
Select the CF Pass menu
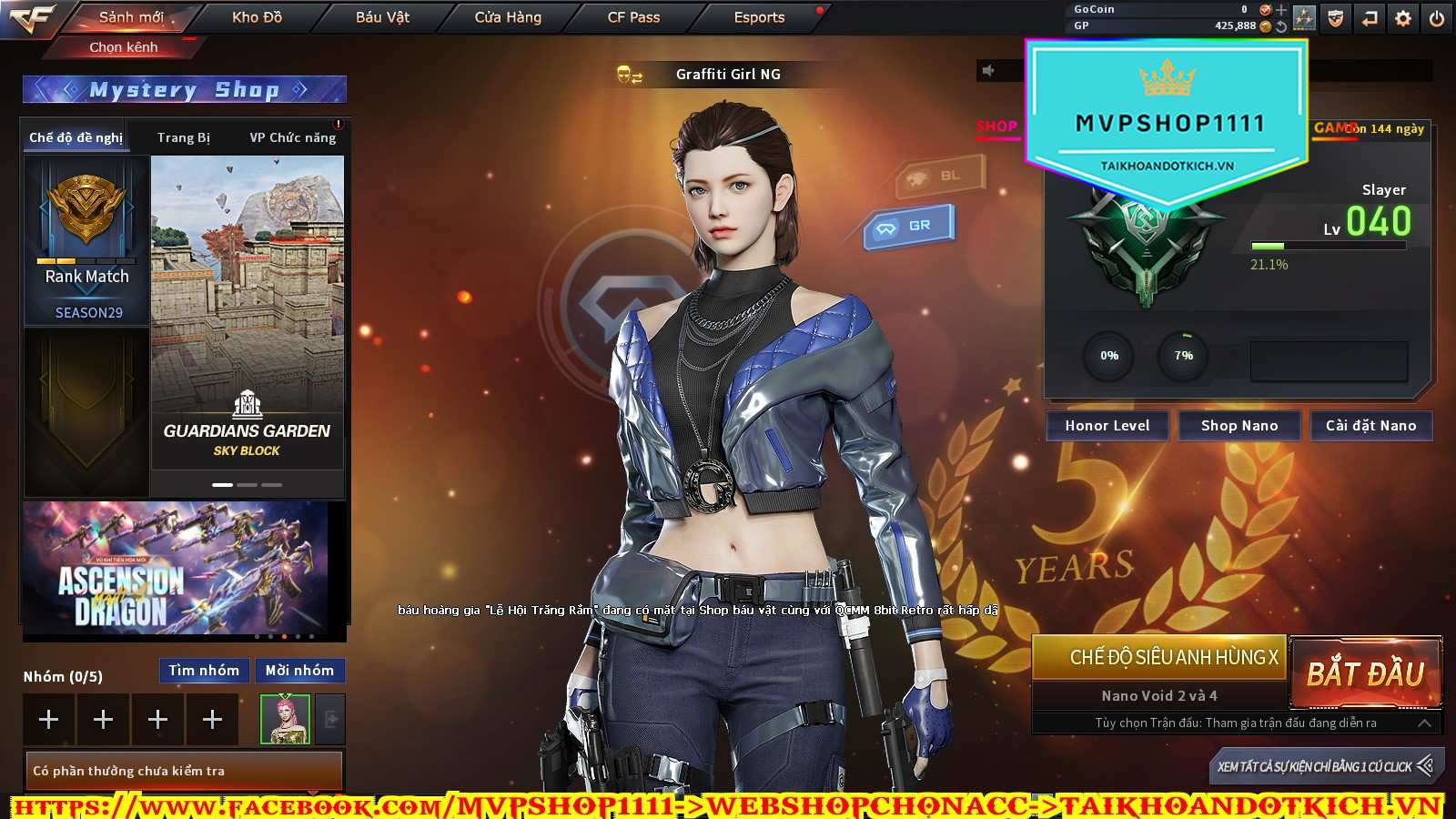[x=633, y=17]
